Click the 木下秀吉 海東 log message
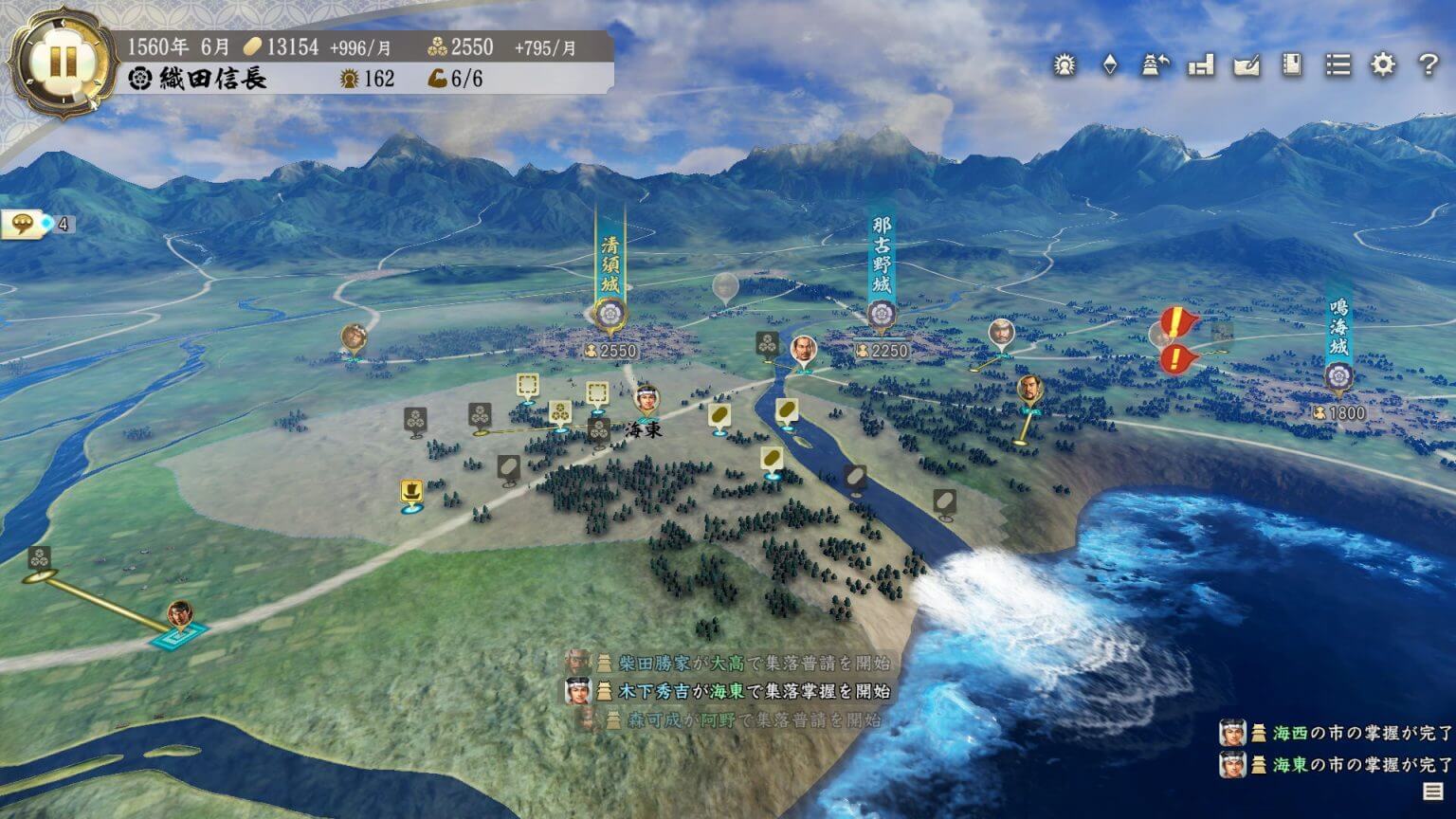 [x=741, y=691]
